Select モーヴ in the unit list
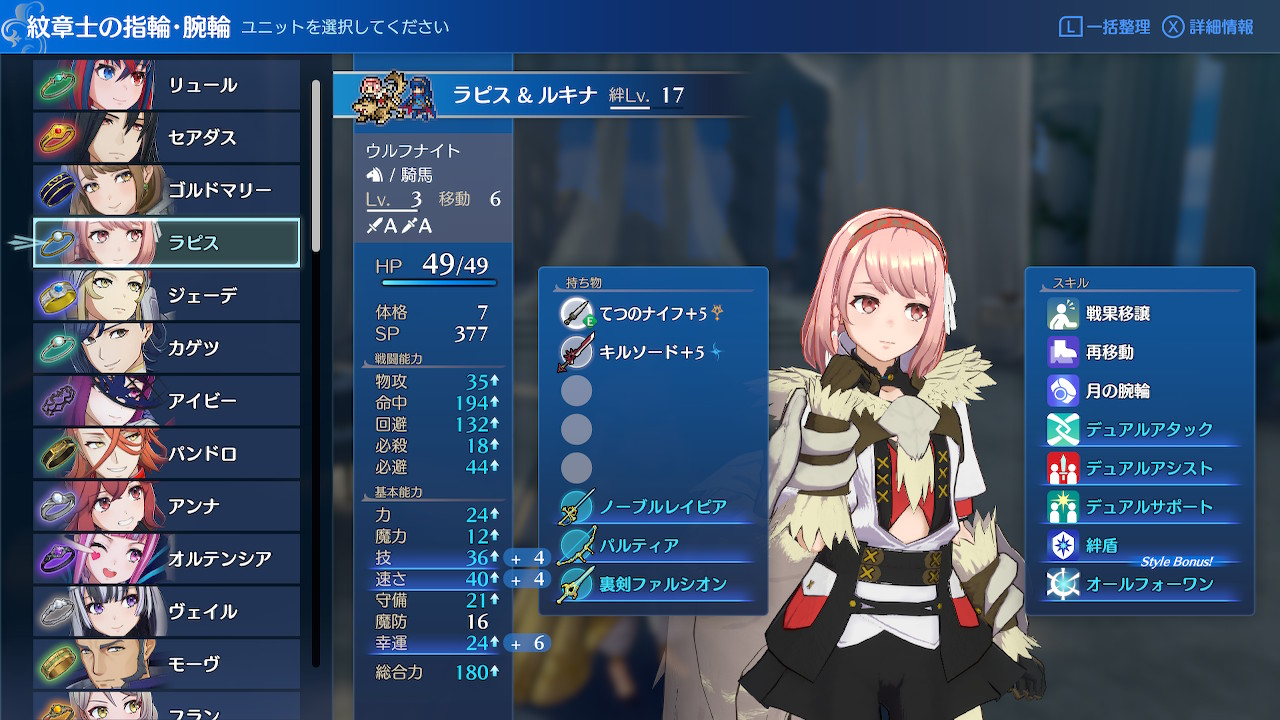 pyautogui.click(x=167, y=663)
